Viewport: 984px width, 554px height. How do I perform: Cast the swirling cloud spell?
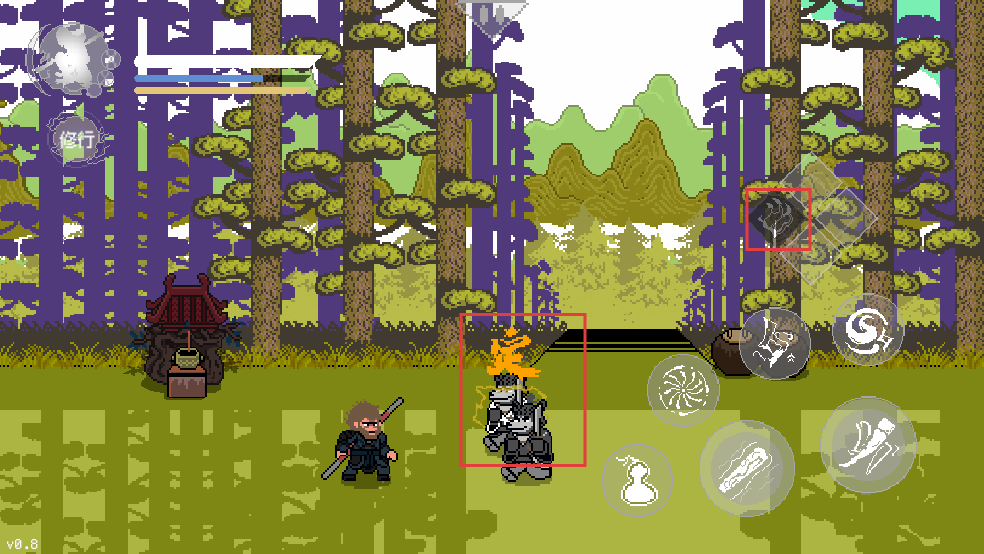click(867, 328)
